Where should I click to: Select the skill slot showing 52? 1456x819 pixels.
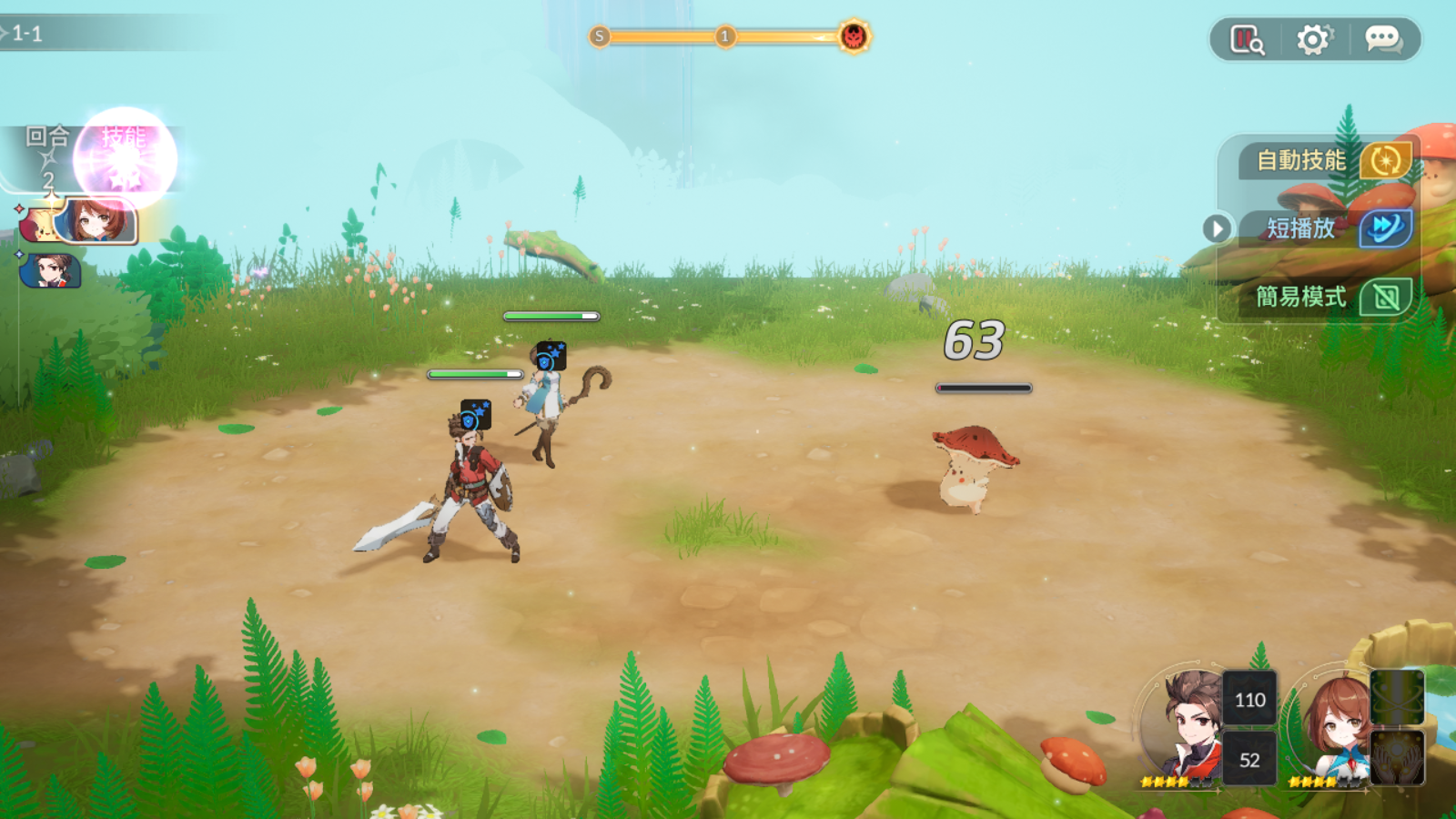click(x=1249, y=759)
